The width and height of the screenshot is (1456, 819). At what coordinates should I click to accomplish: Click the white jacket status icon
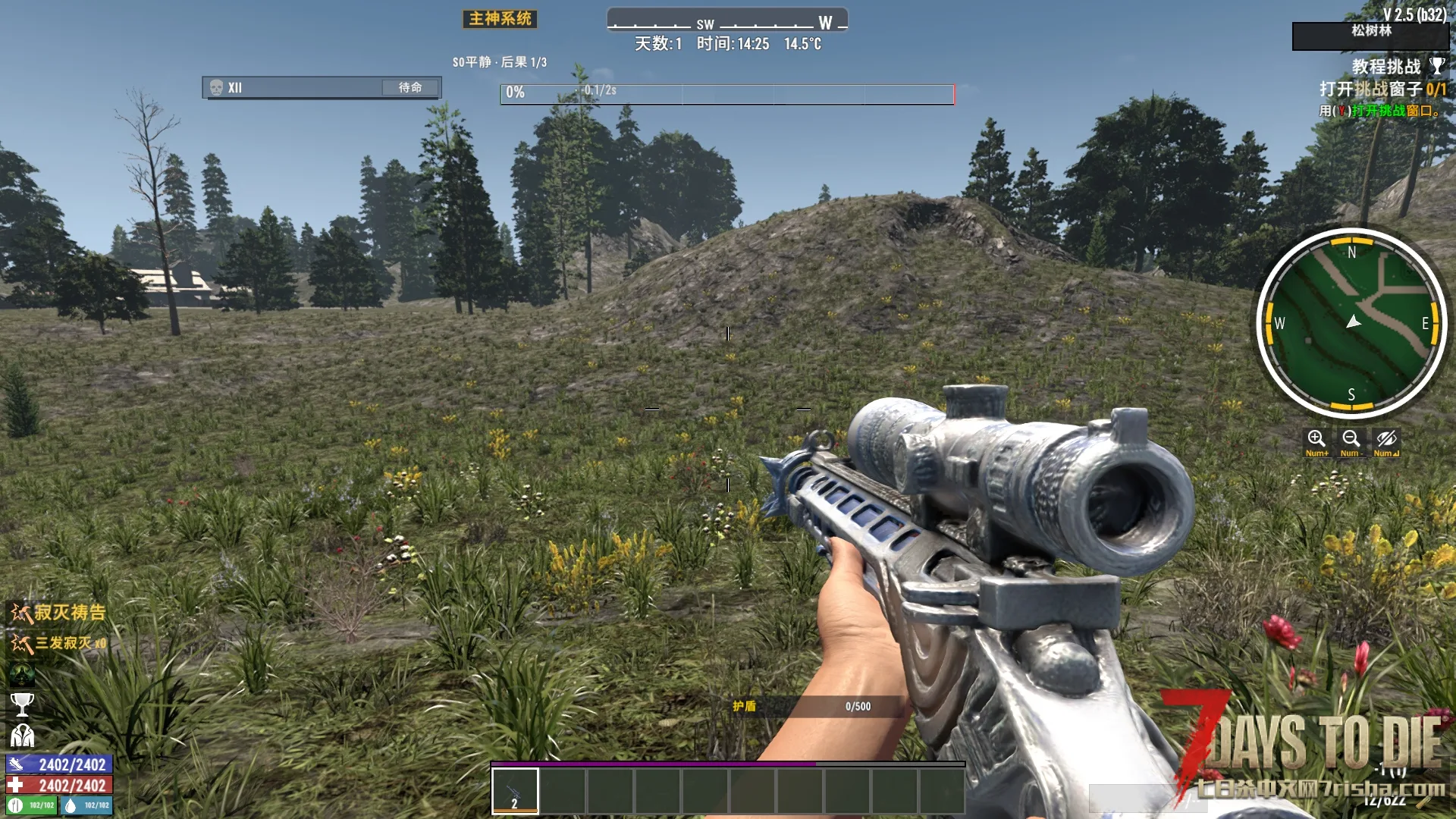[x=21, y=735]
